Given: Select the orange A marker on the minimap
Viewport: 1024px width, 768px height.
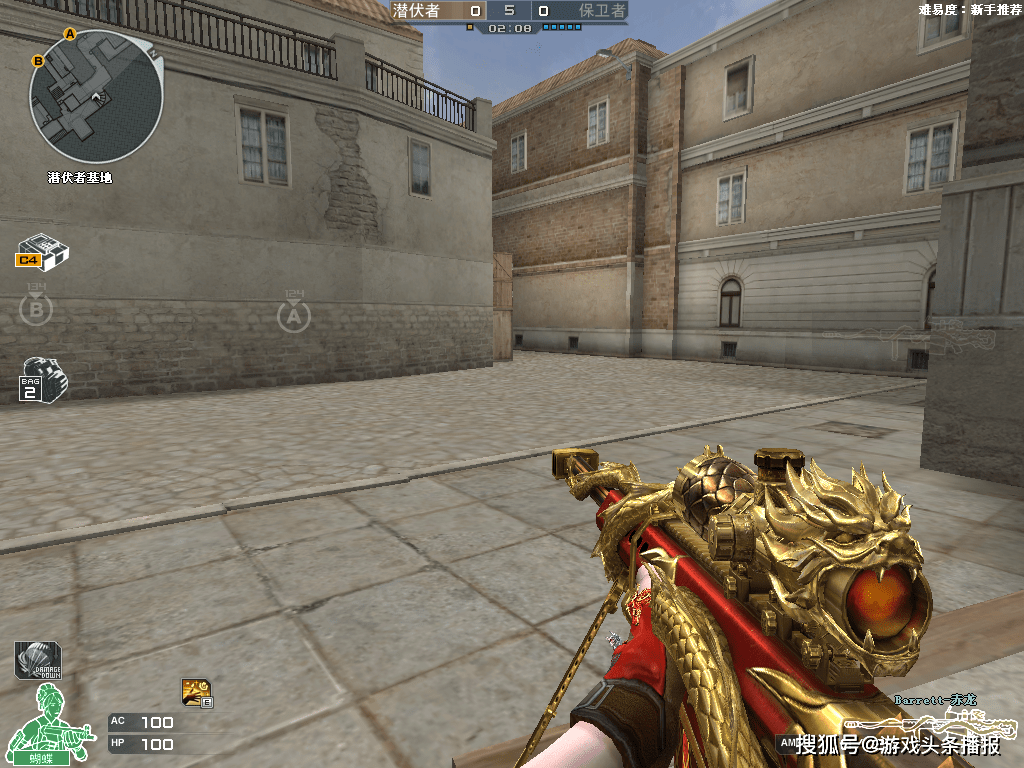Looking at the screenshot, I should click(x=70, y=34).
